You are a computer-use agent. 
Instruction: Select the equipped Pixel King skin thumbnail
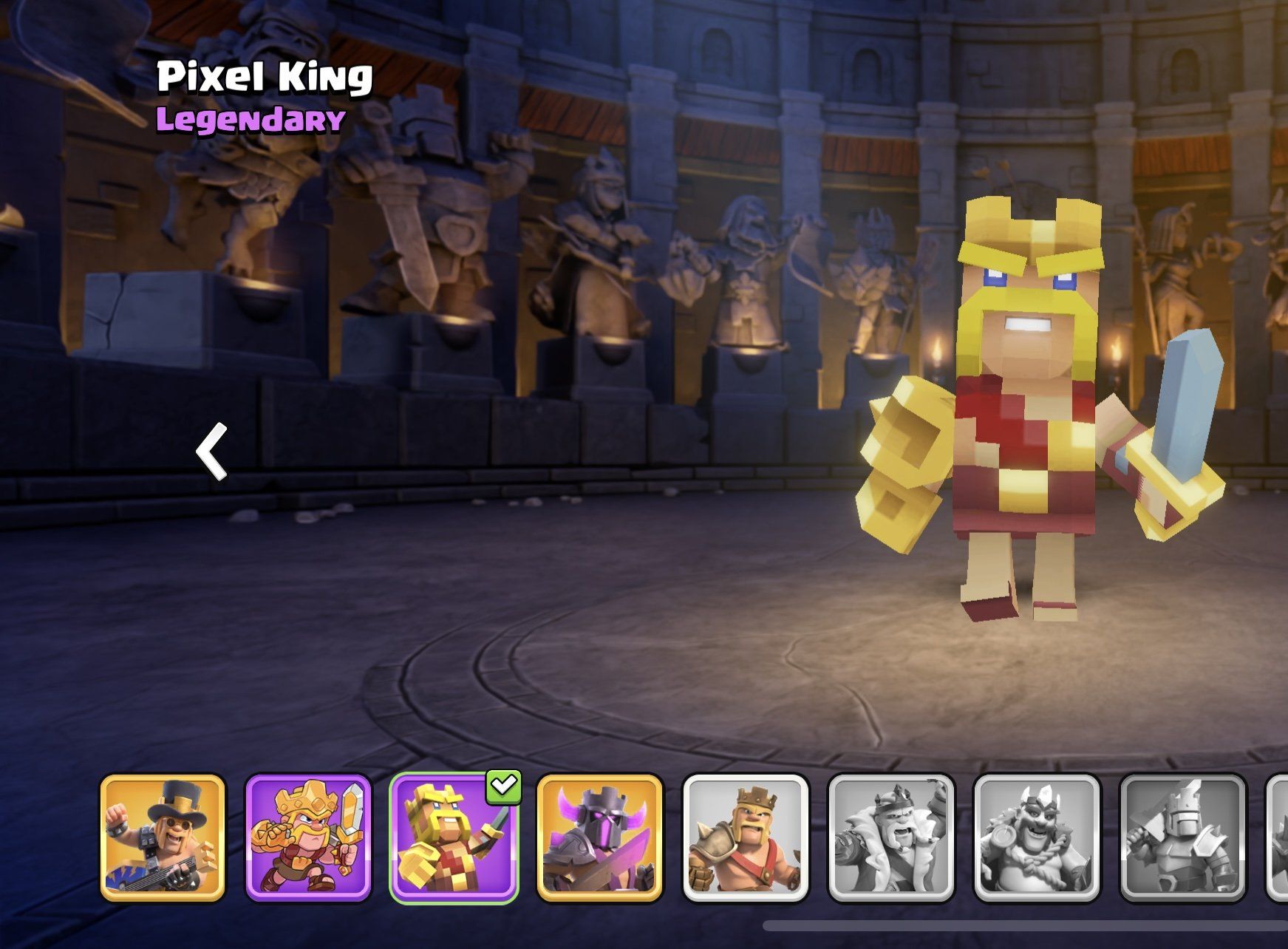point(454,837)
